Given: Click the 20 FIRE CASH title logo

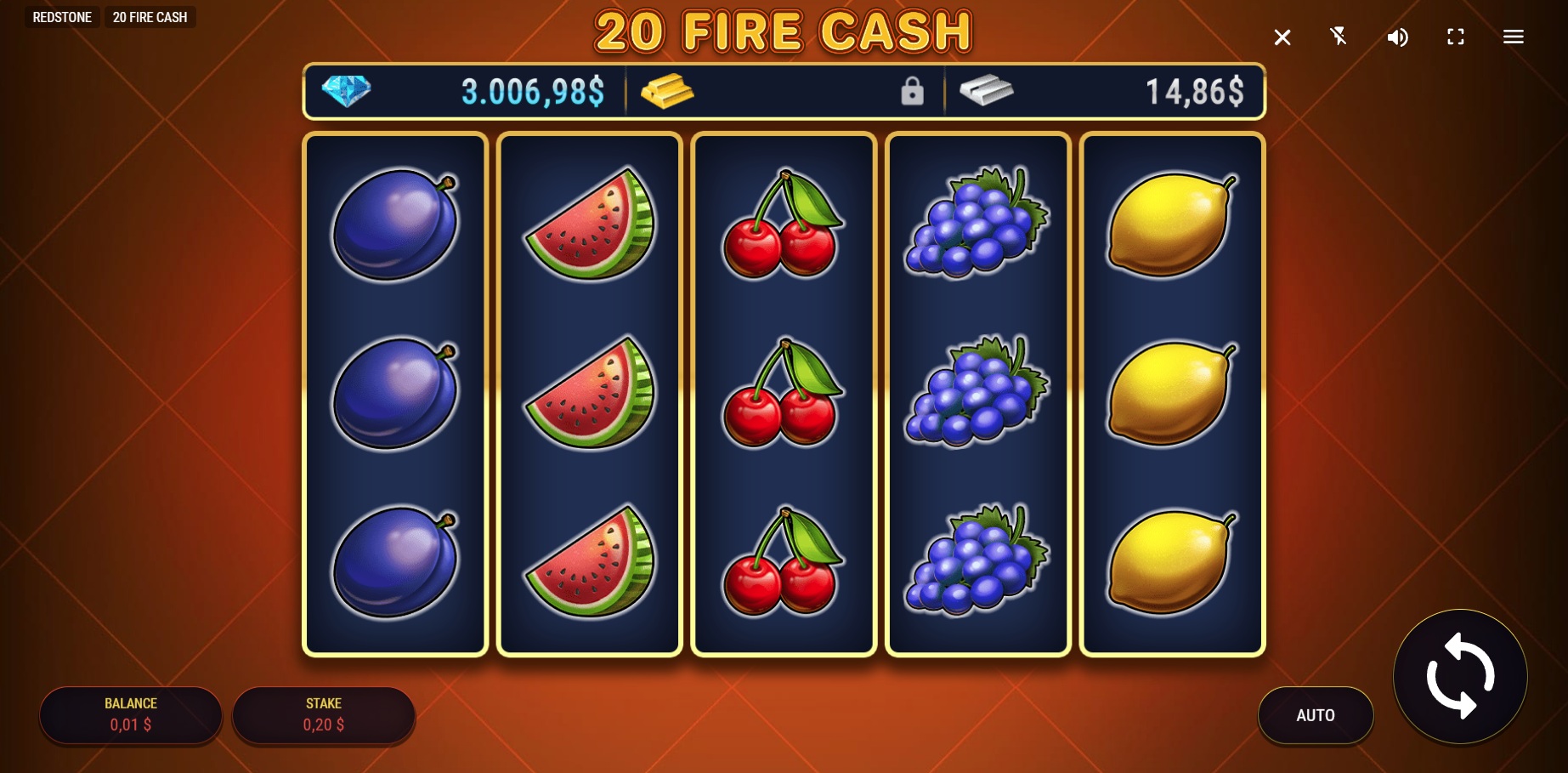Looking at the screenshot, I should pos(783,31).
